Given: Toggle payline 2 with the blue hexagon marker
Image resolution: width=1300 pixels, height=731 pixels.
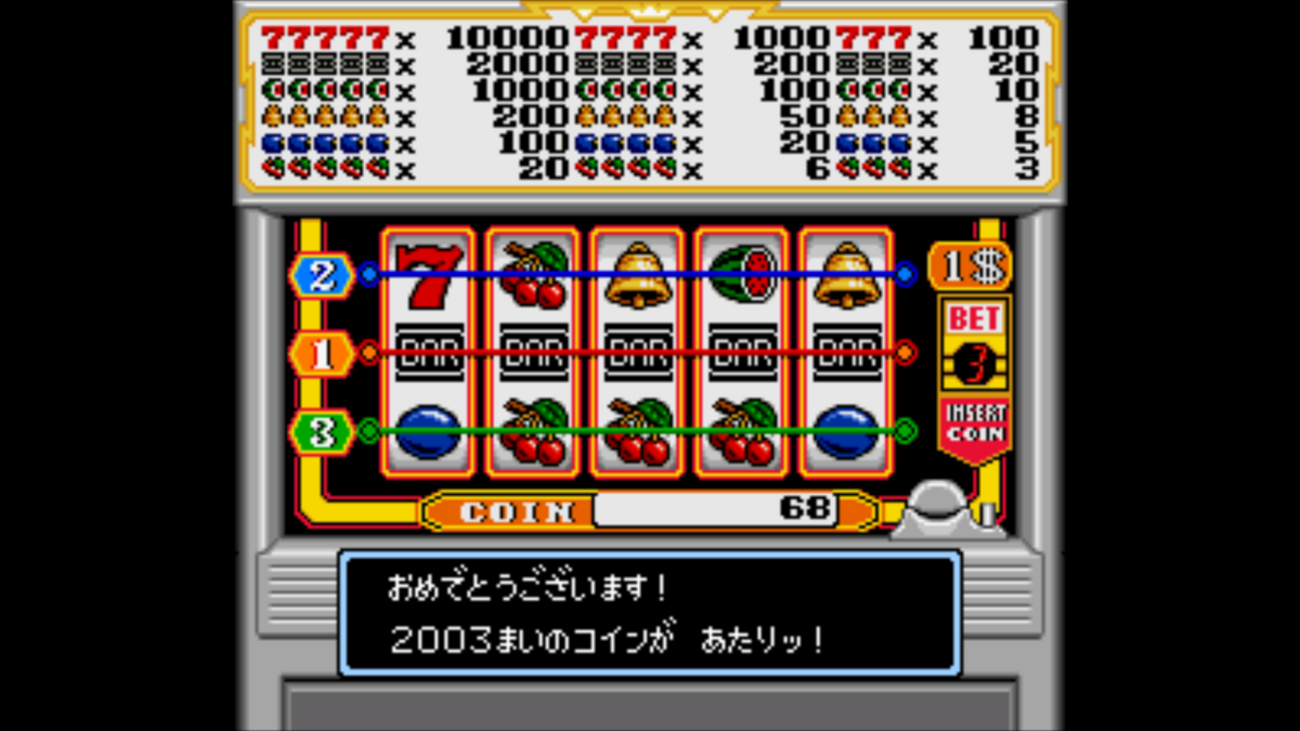Looking at the screenshot, I should tap(322, 272).
